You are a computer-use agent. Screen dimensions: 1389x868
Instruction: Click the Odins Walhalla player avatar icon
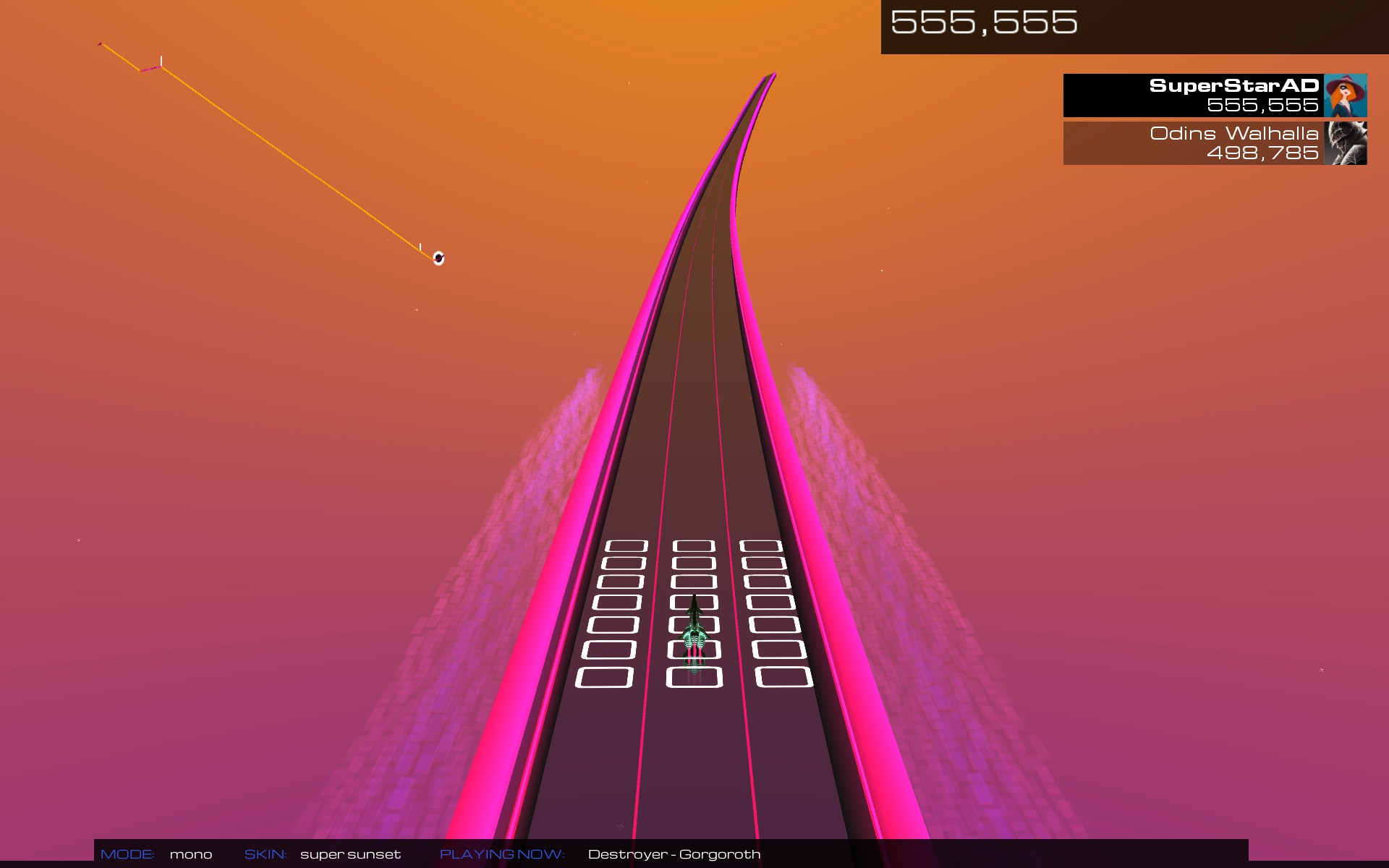pyautogui.click(x=1347, y=142)
